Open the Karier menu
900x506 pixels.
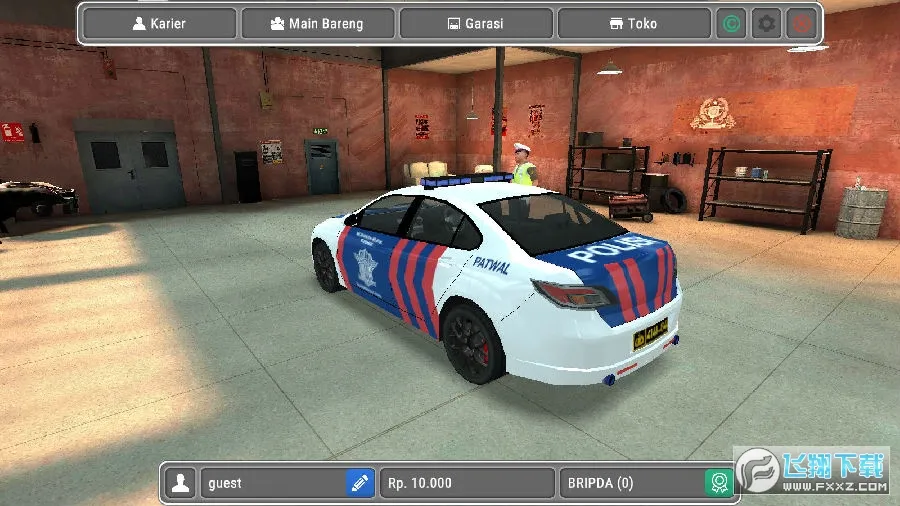pos(160,23)
